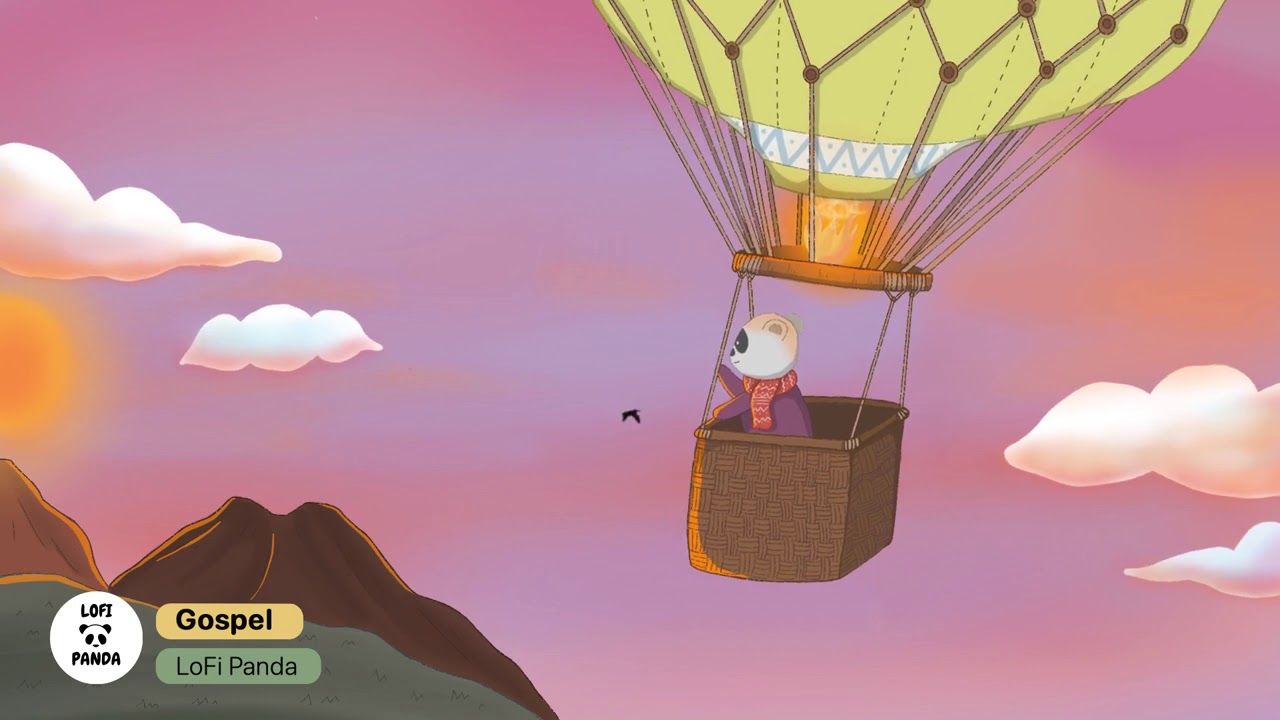Click the green LoFi Panda artist label
The width and height of the screenshot is (1280, 720).
click(x=238, y=666)
